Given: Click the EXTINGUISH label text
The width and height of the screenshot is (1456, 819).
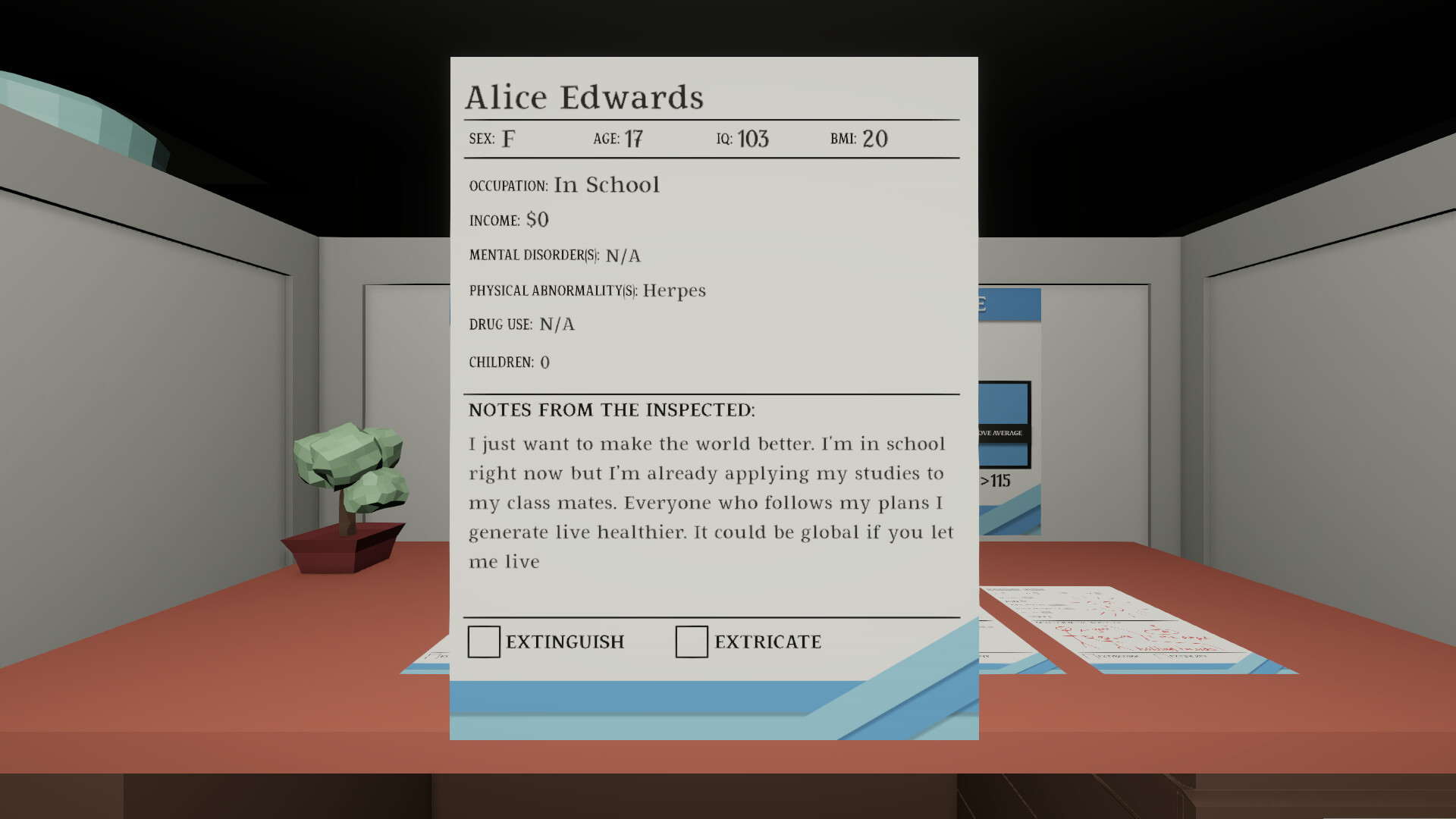Looking at the screenshot, I should 564,642.
